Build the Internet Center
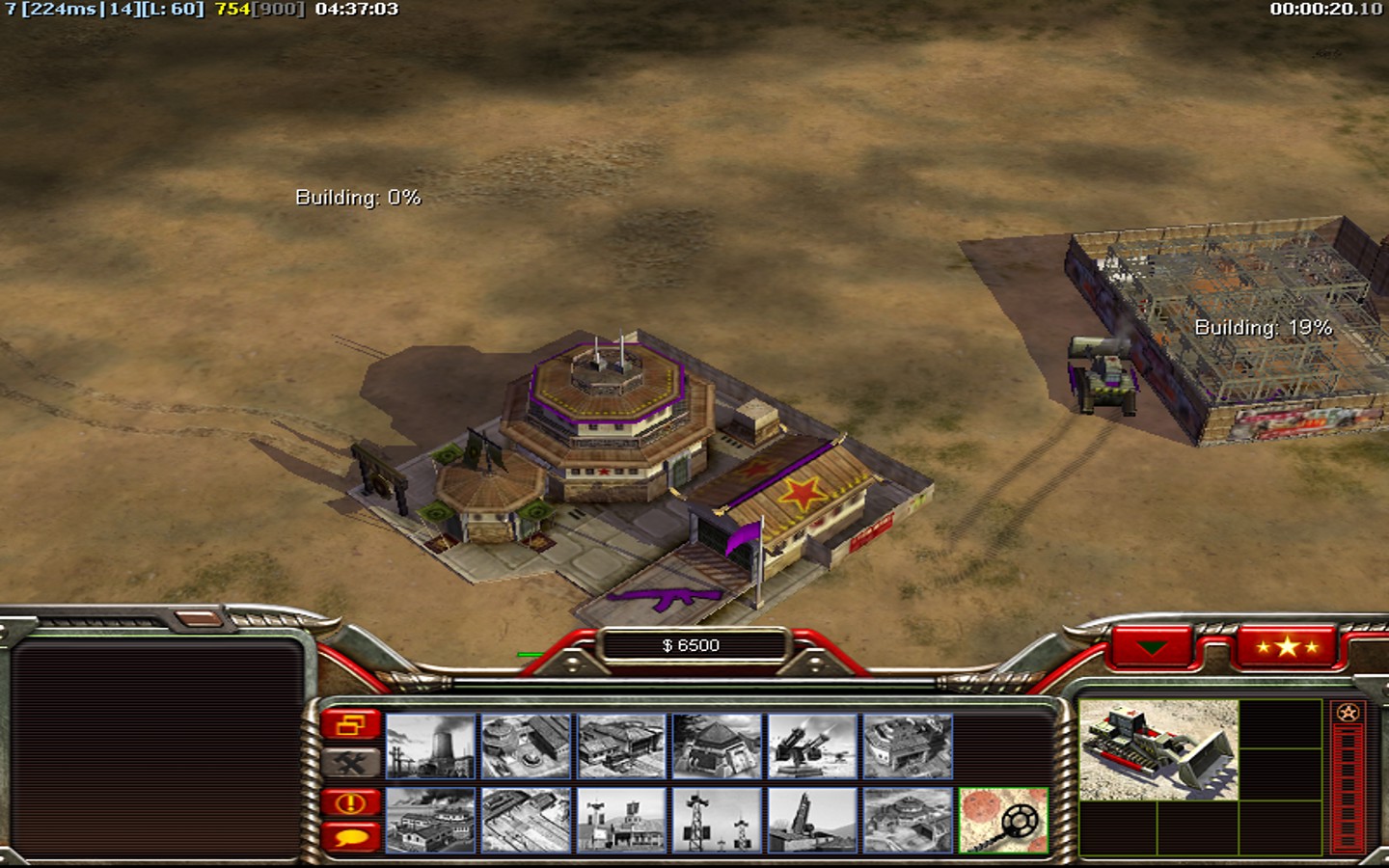The image size is (1389, 868). pos(621,820)
